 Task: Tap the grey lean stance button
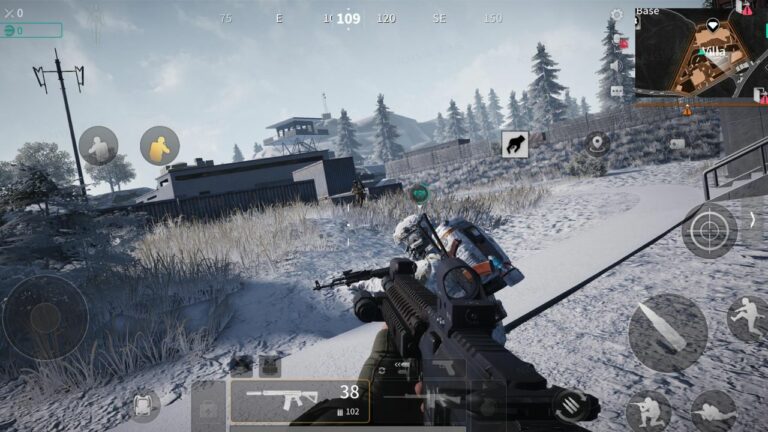[x=98, y=146]
